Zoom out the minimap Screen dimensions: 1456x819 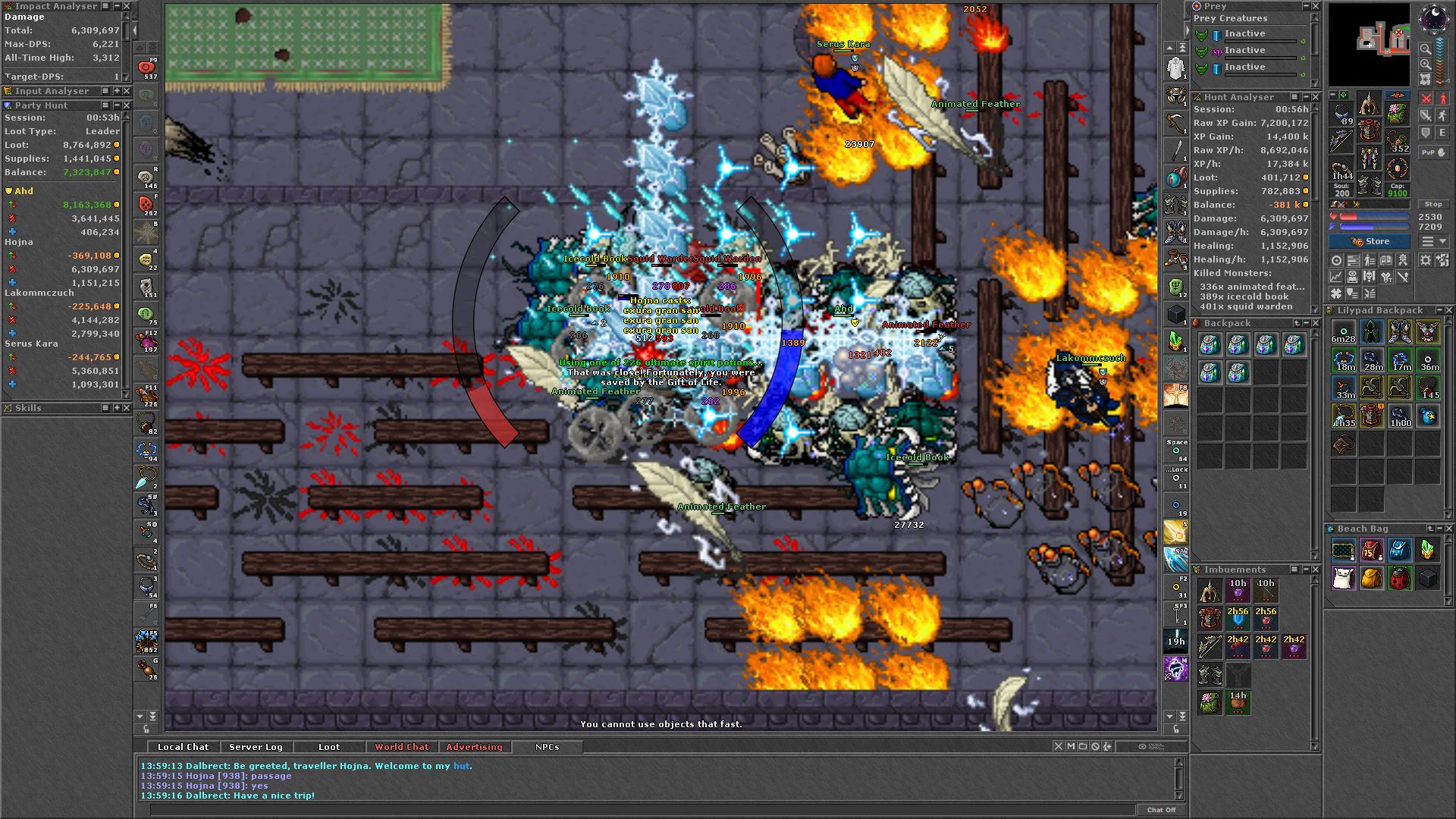(1426, 49)
